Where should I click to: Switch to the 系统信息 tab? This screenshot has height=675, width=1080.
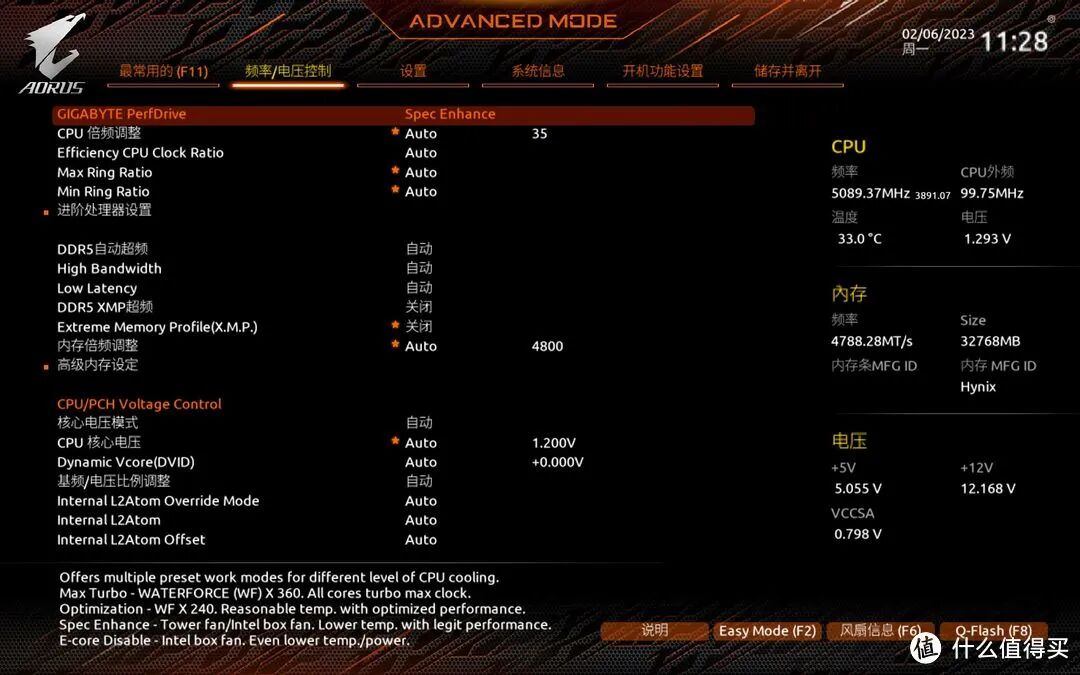(x=538, y=71)
